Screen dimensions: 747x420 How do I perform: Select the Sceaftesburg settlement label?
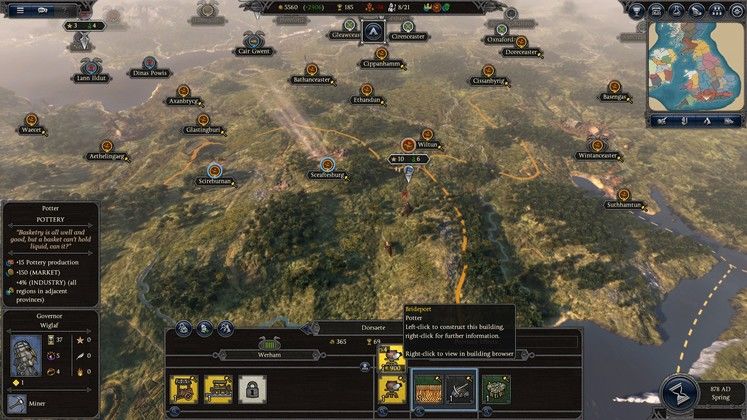(x=327, y=174)
